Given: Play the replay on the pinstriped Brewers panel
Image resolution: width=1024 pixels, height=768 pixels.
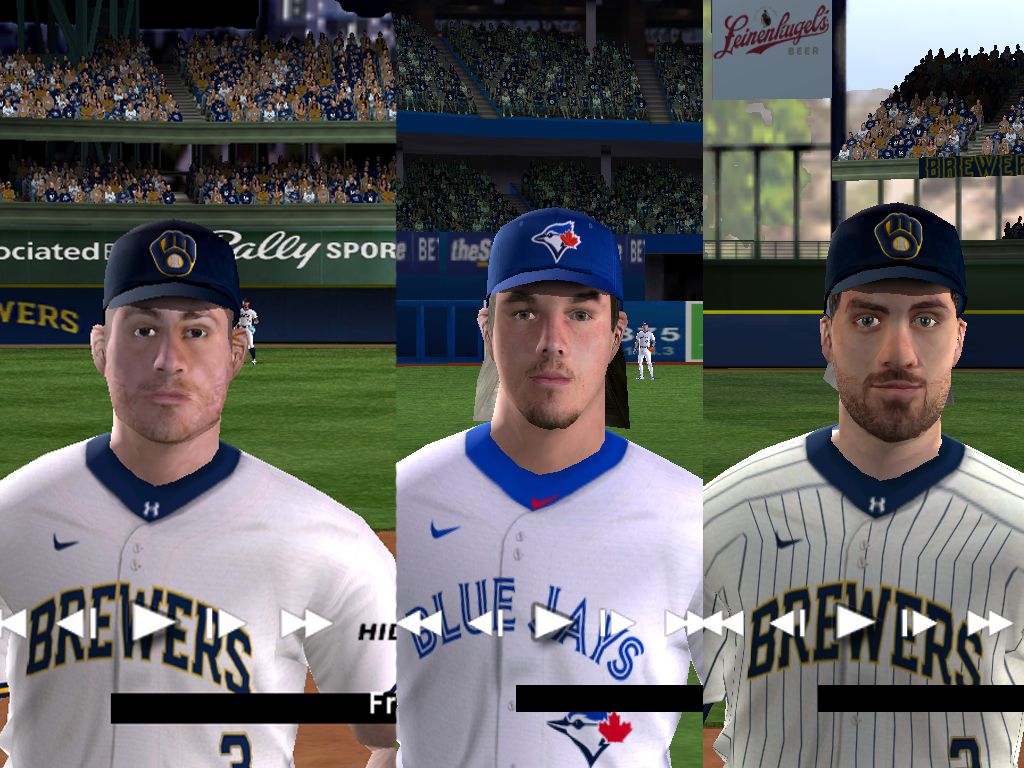Looking at the screenshot, I should point(855,622).
